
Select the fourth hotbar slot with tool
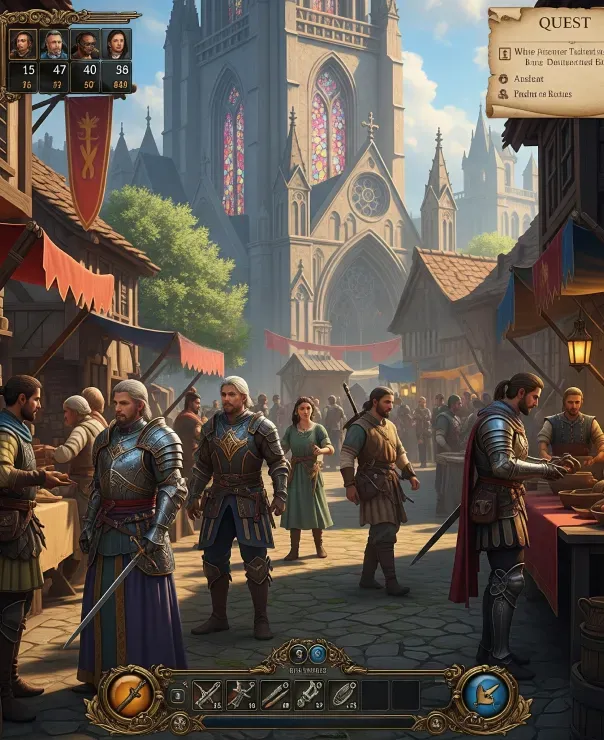pyautogui.click(x=308, y=693)
